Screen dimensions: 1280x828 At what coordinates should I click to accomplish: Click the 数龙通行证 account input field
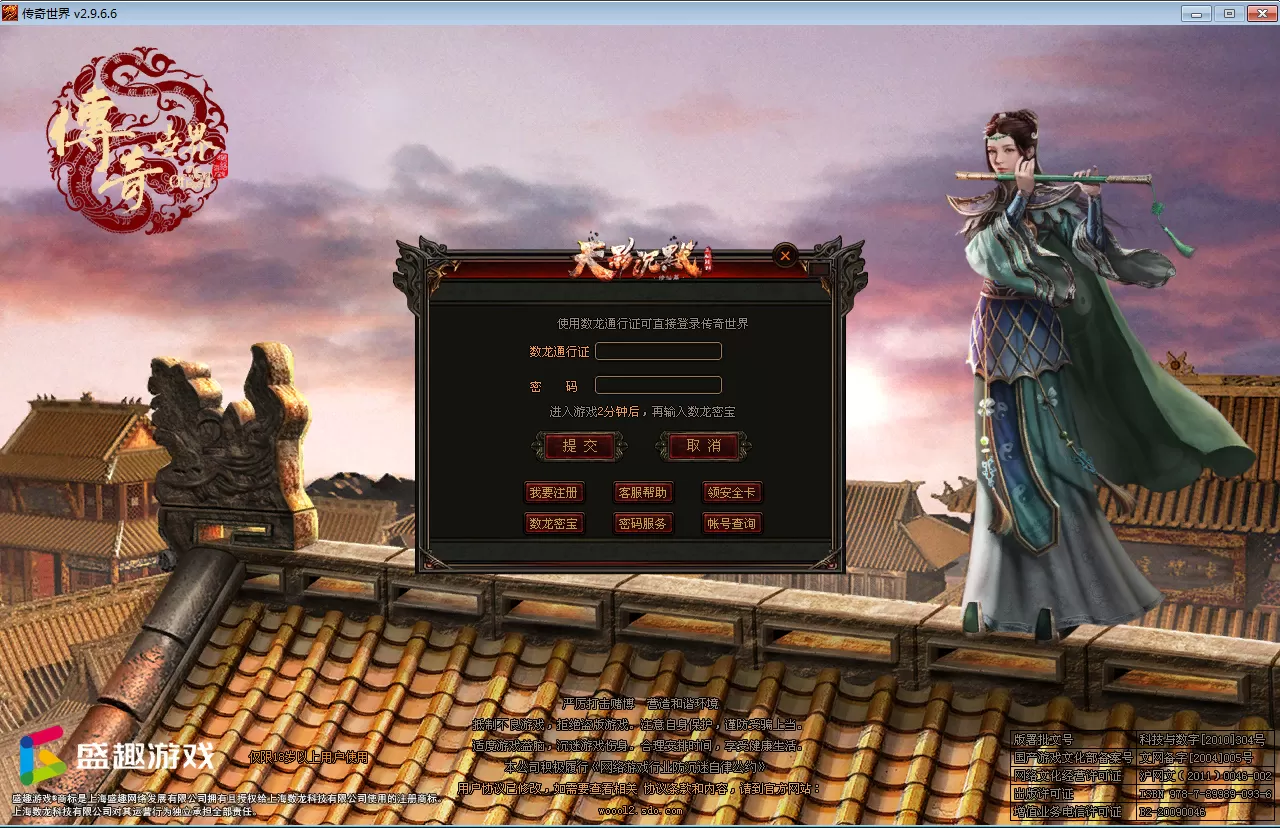pos(658,351)
